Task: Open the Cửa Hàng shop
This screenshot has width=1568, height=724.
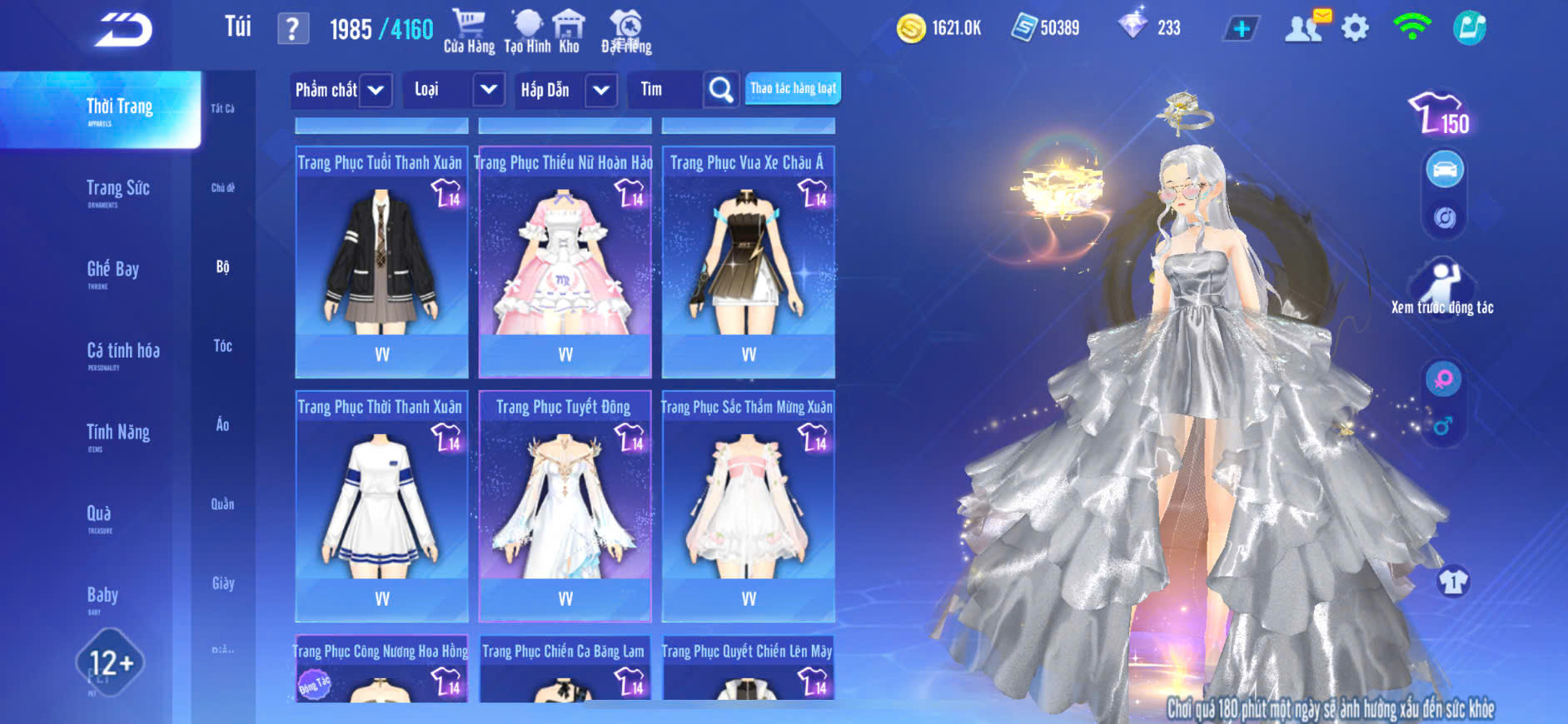Action: [469, 31]
